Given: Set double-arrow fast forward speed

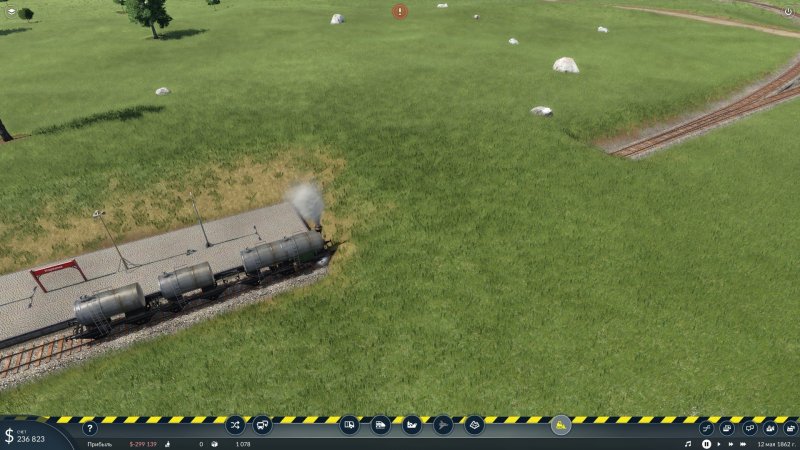Looking at the screenshot, I should click(733, 443).
